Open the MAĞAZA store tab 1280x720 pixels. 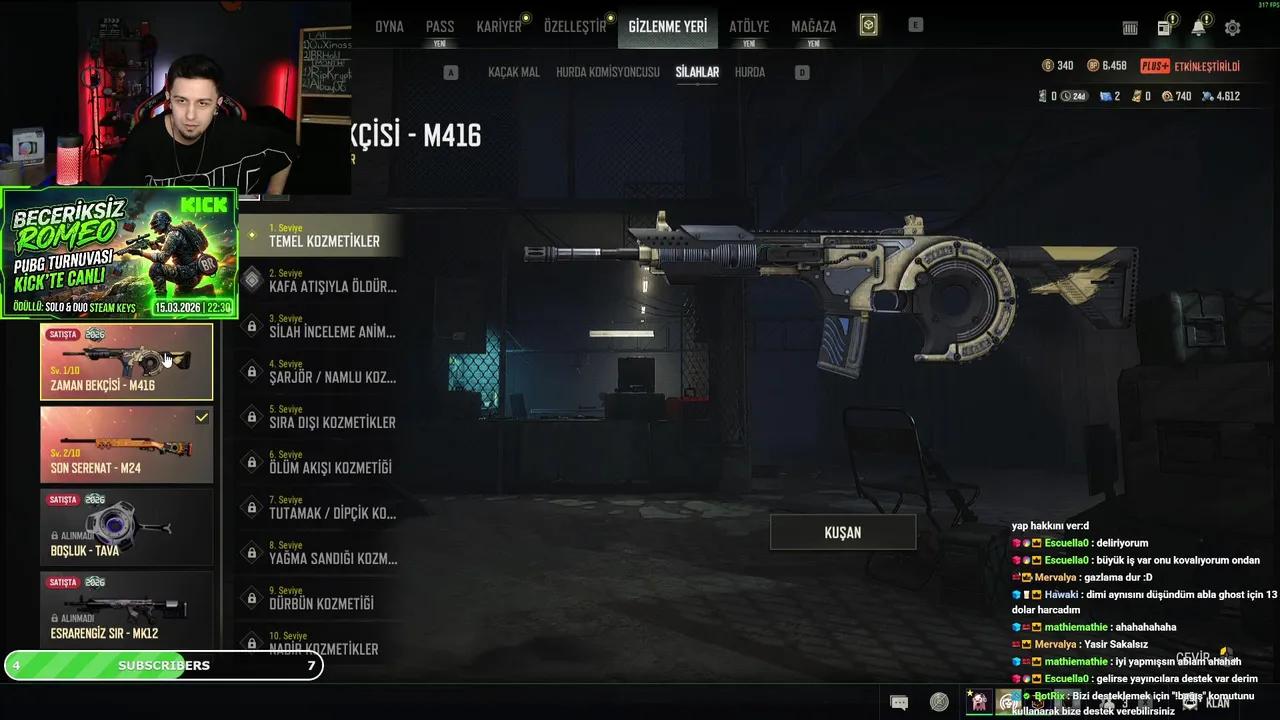pyautogui.click(x=813, y=27)
